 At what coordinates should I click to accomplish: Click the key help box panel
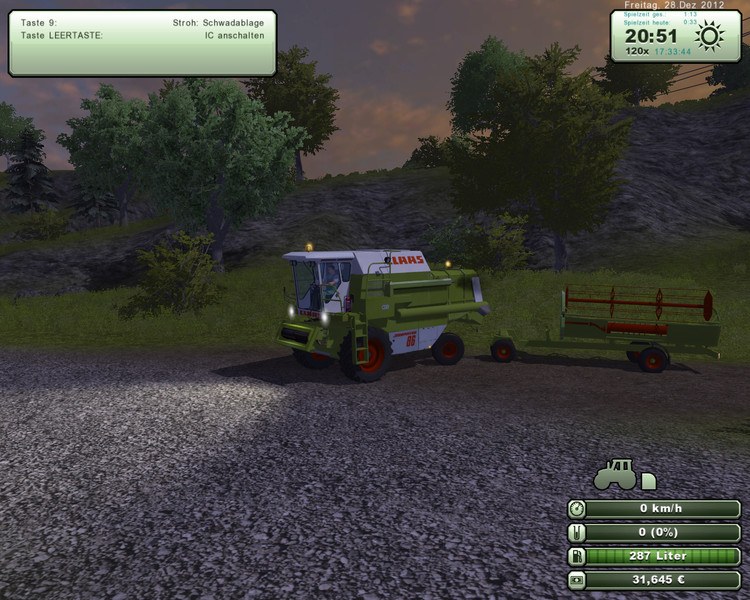[142, 42]
